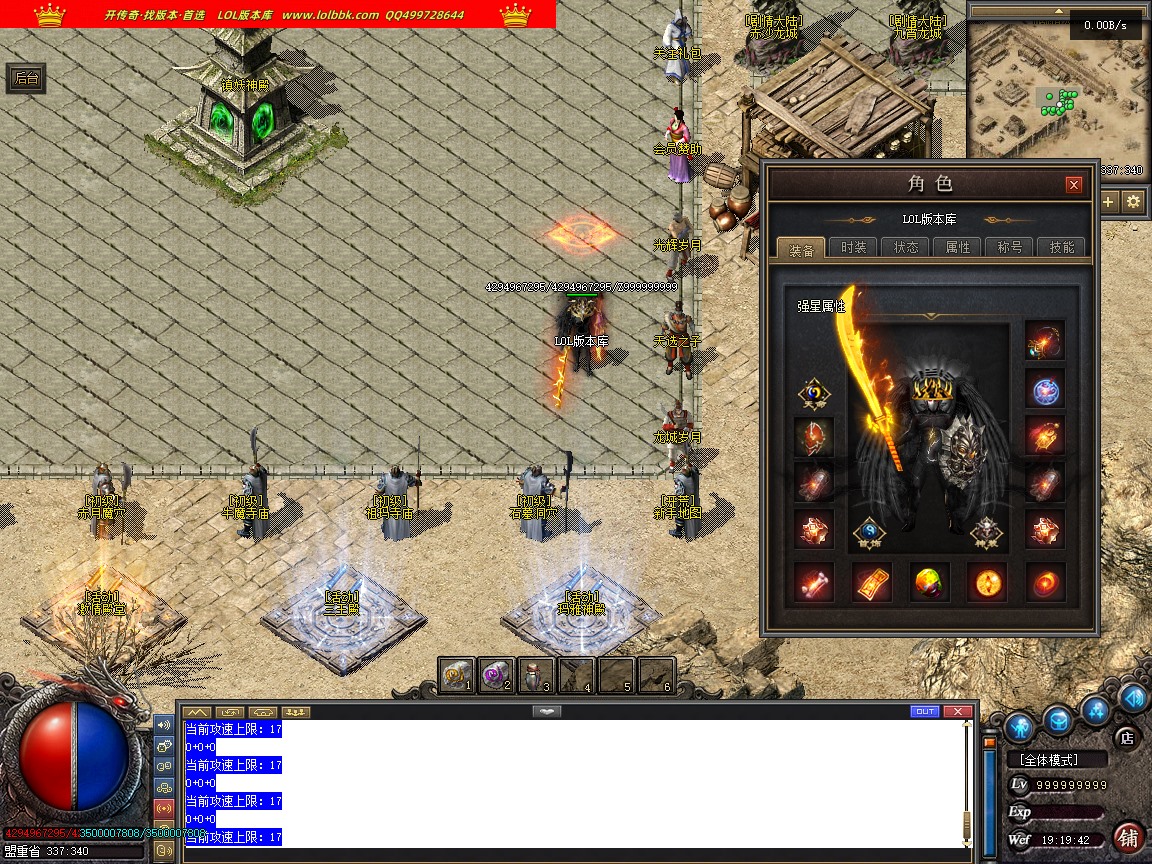The image size is (1152, 864).
Task: Open the blue character figure icon
Action: click(x=1019, y=726)
